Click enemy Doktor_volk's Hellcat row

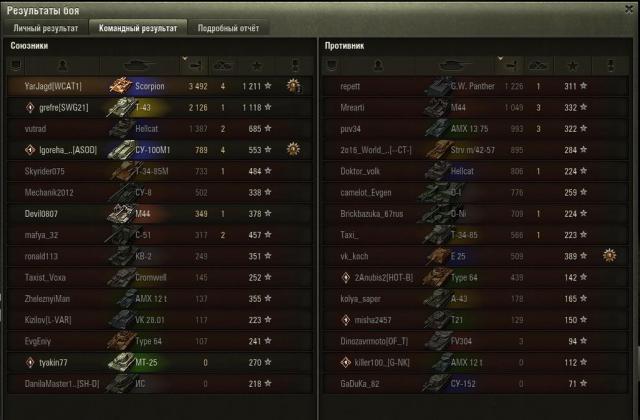click(470, 171)
